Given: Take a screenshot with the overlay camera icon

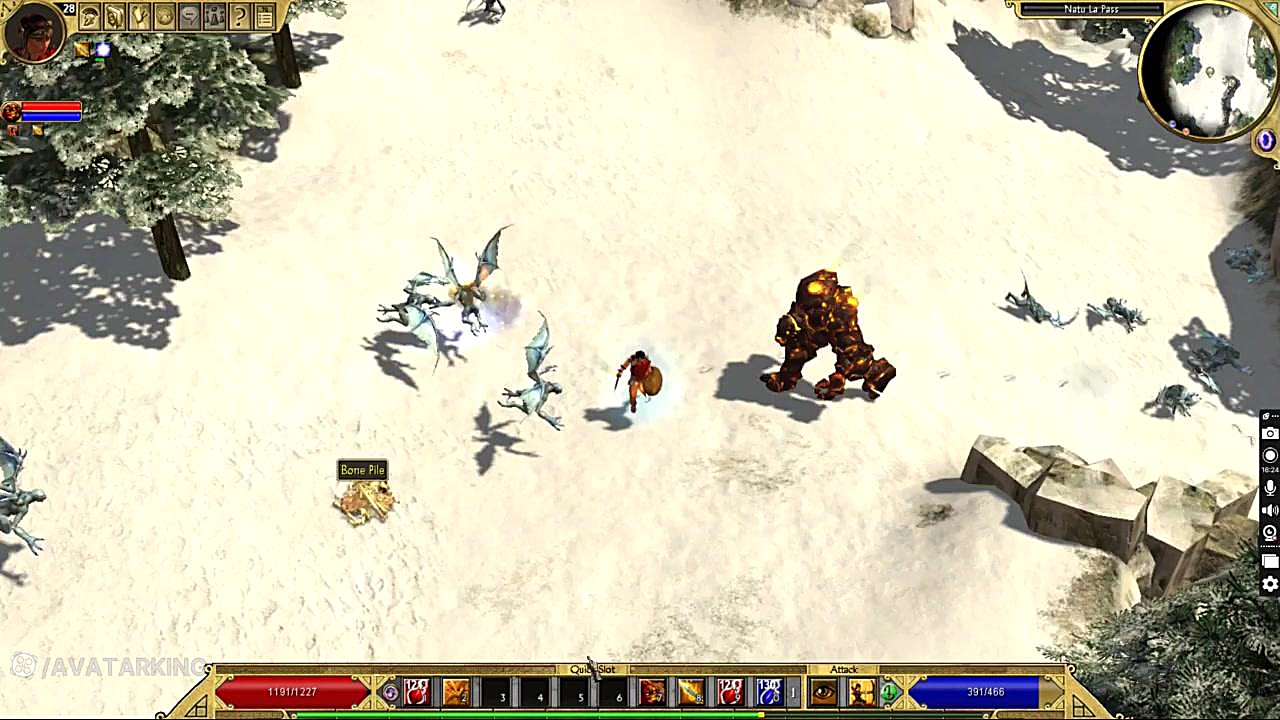Looking at the screenshot, I should (x=1270, y=433).
